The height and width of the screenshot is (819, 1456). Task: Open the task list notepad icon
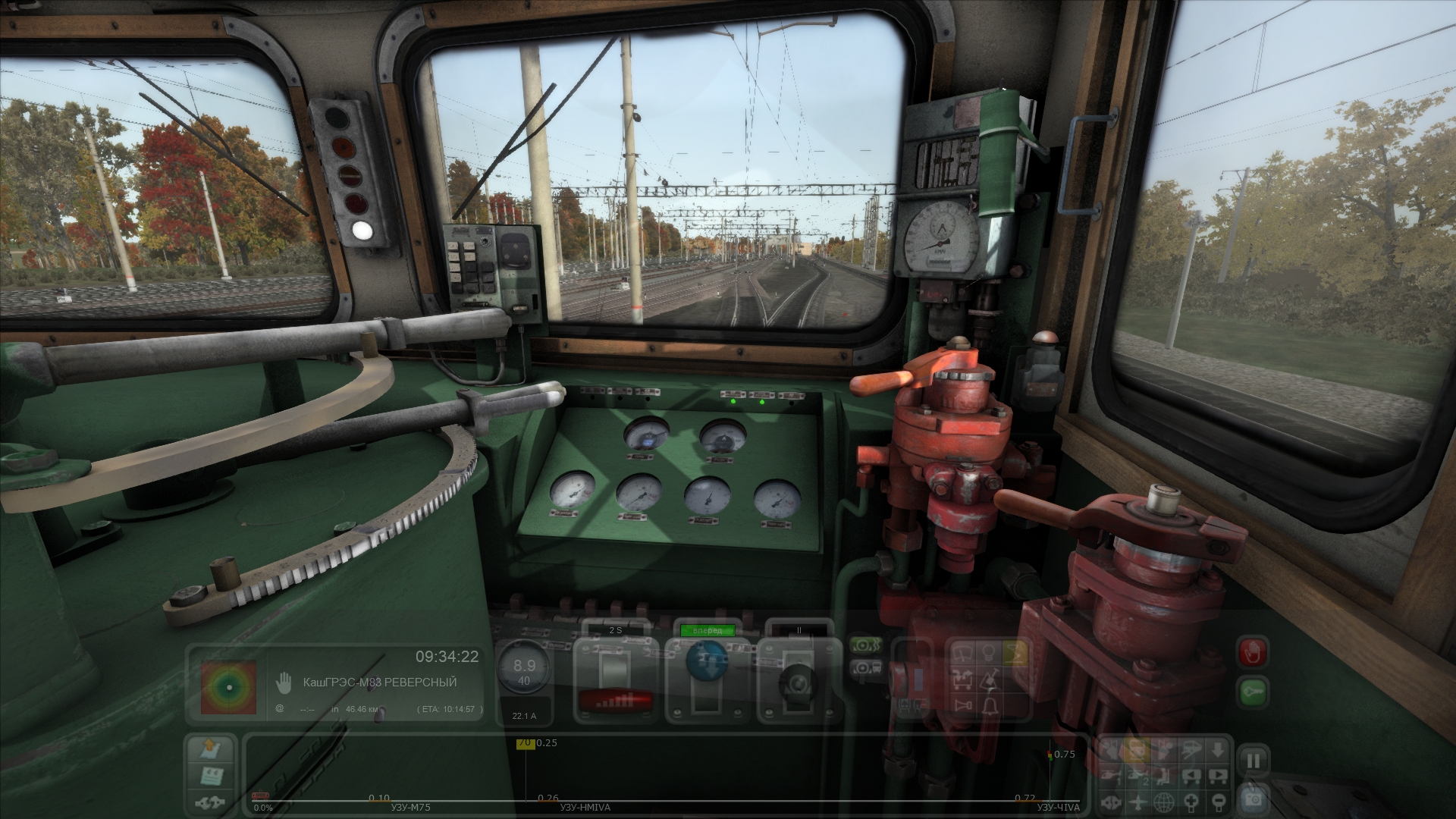coord(211,776)
